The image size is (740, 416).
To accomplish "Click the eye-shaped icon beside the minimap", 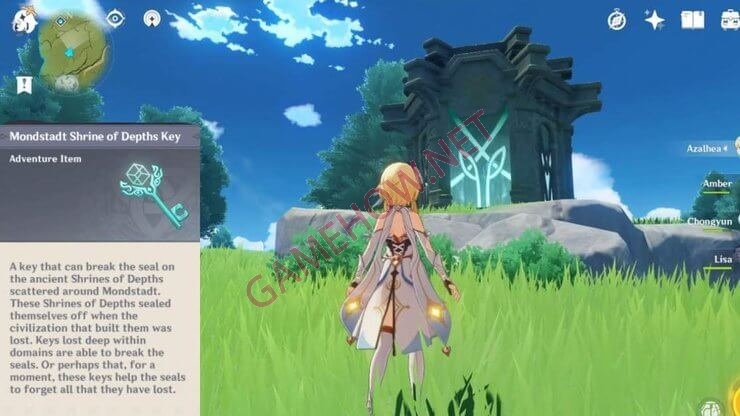I will tap(116, 18).
